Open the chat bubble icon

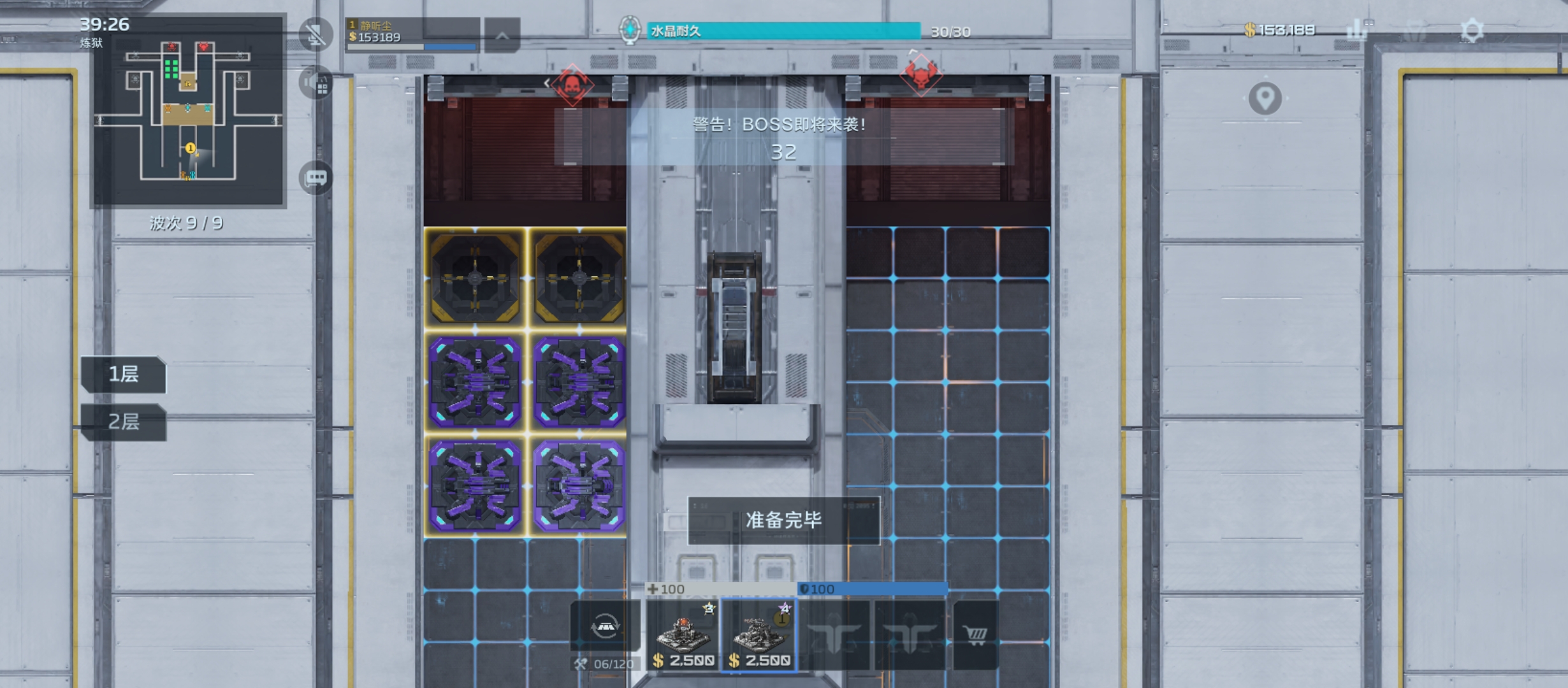click(316, 178)
